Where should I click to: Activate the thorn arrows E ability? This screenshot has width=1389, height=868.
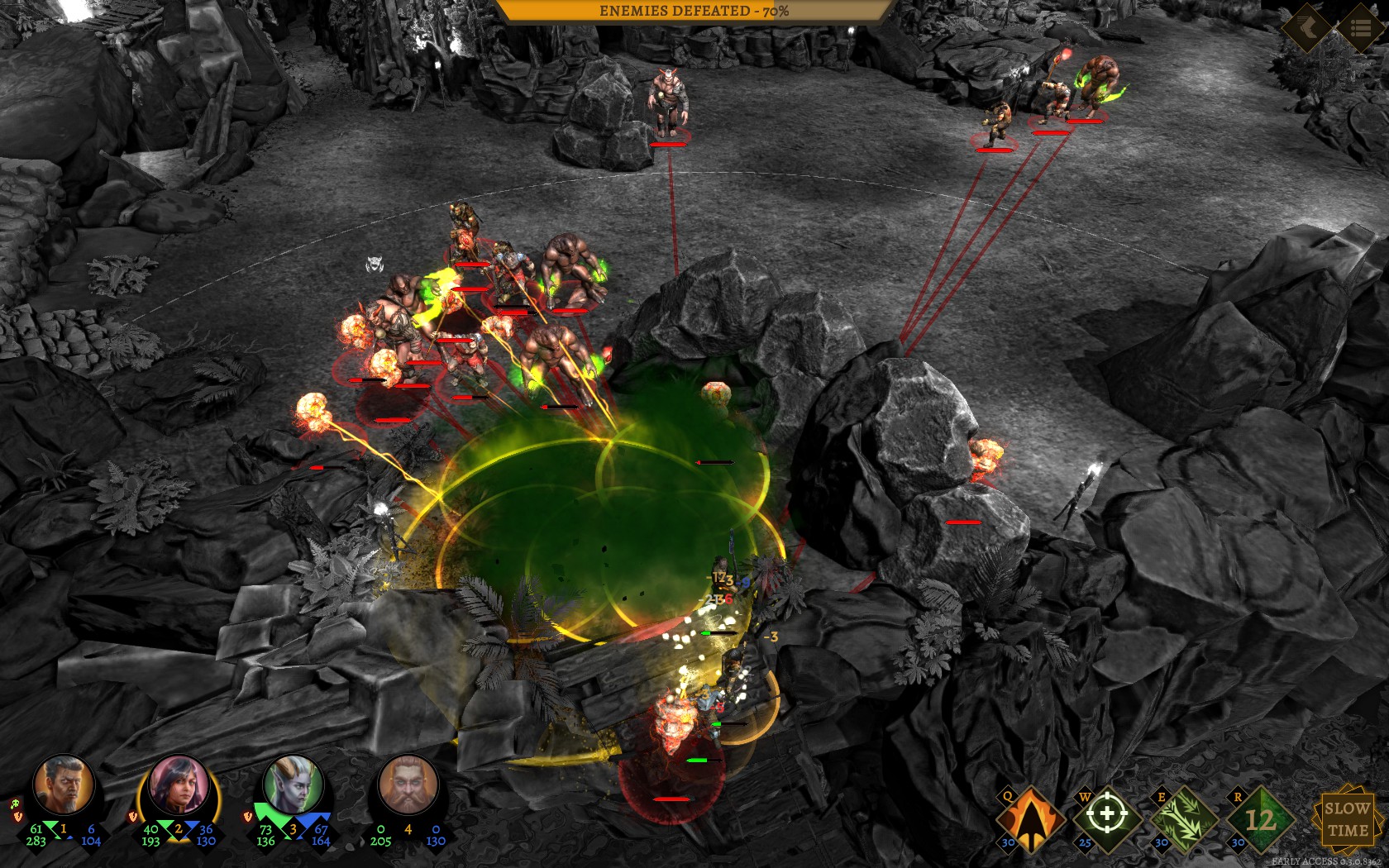1183,818
